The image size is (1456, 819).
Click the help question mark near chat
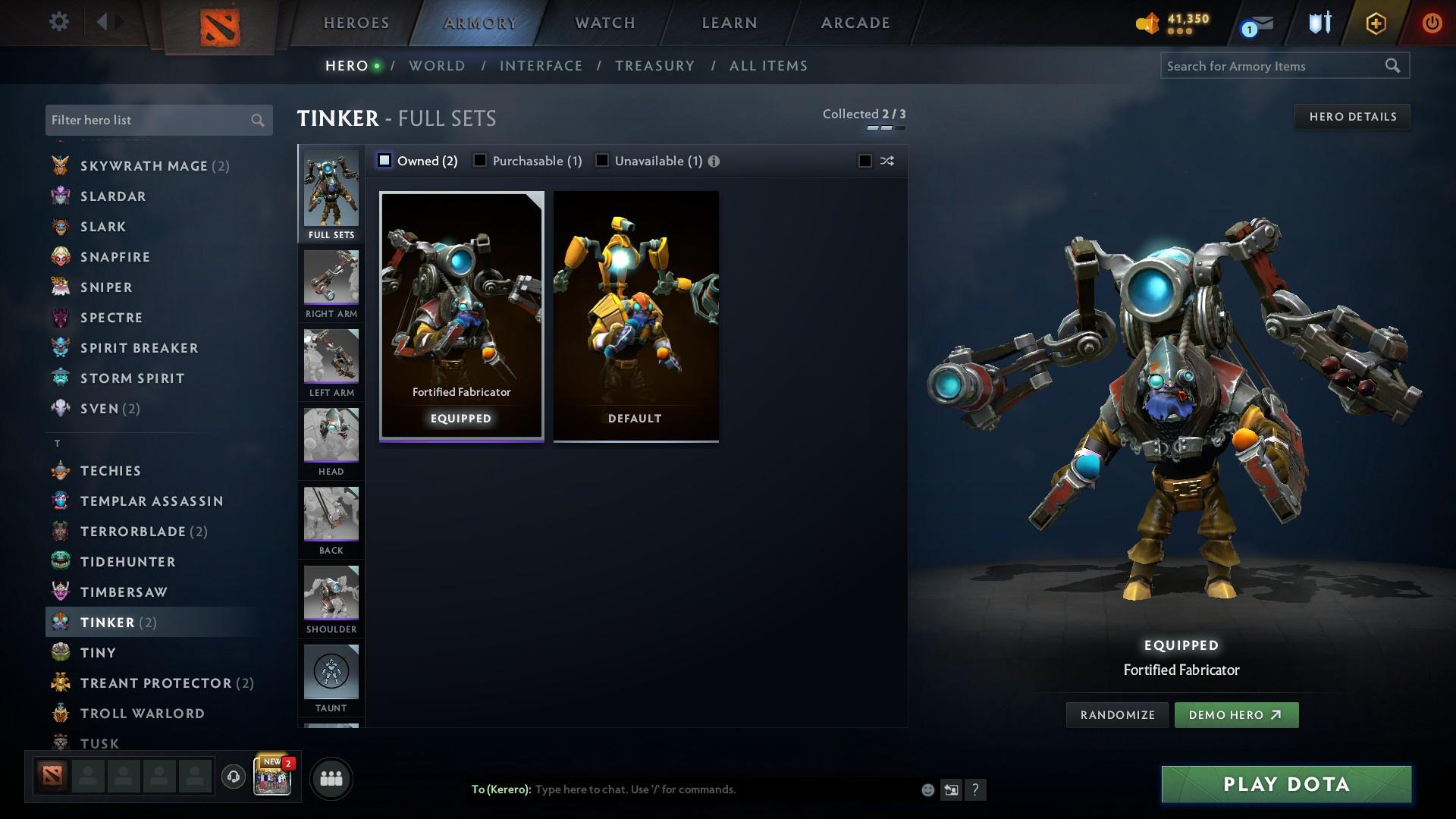point(976,789)
